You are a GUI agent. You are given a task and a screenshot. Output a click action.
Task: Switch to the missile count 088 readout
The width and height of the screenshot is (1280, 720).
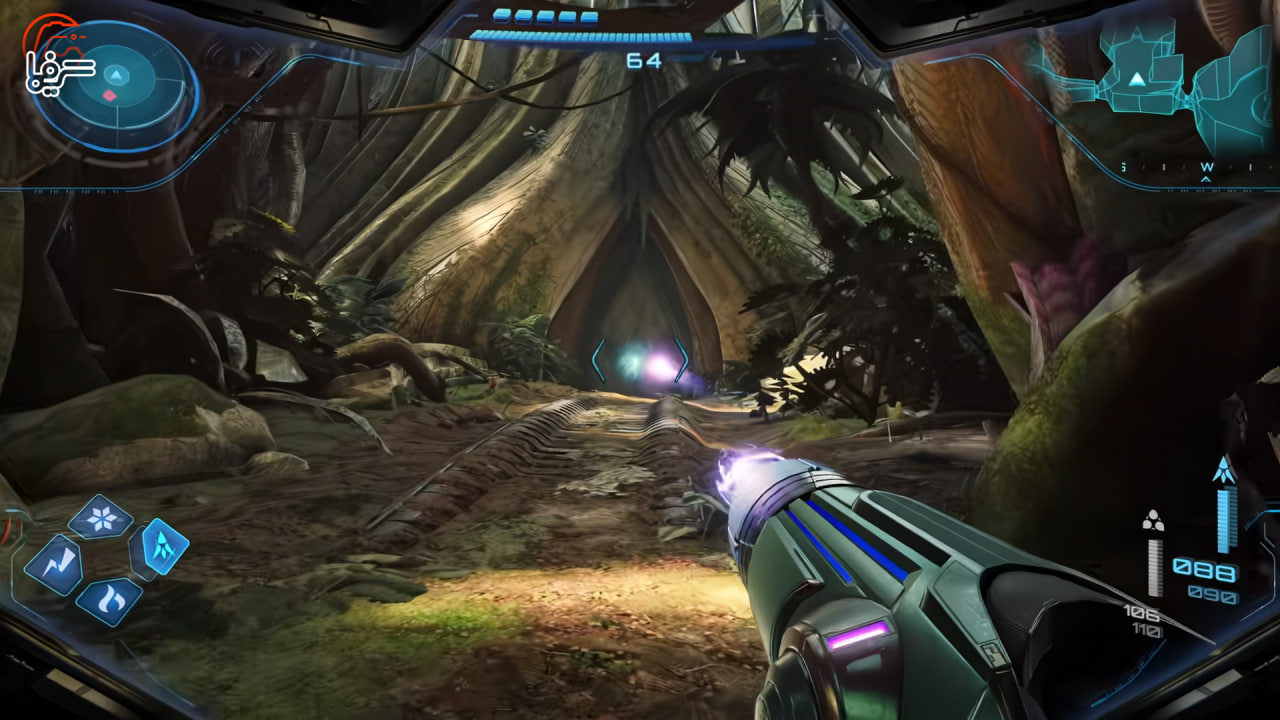[1207, 570]
